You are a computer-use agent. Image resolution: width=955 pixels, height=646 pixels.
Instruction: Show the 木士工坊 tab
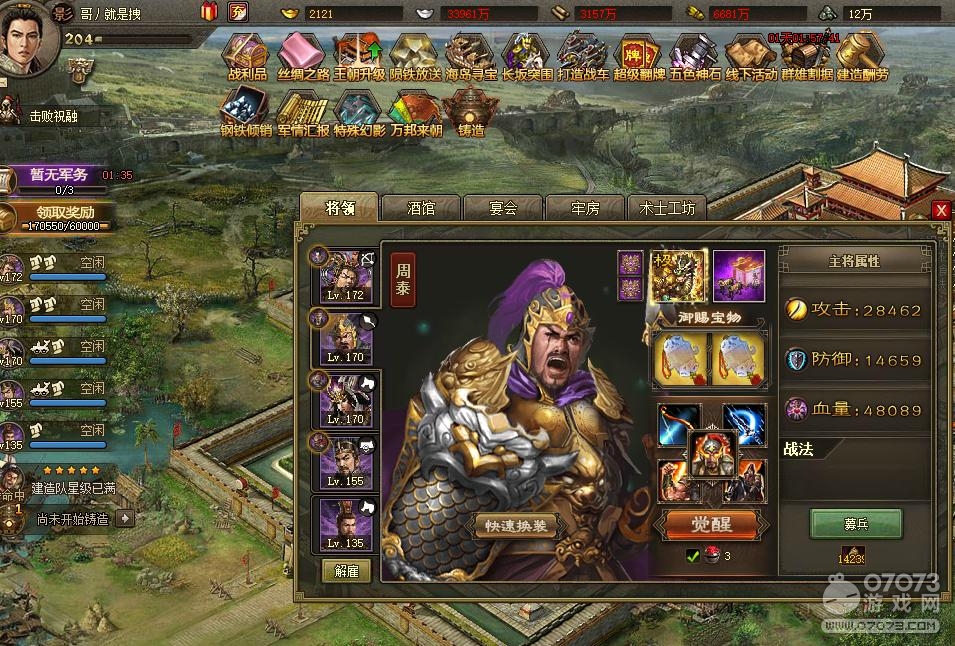(x=667, y=208)
